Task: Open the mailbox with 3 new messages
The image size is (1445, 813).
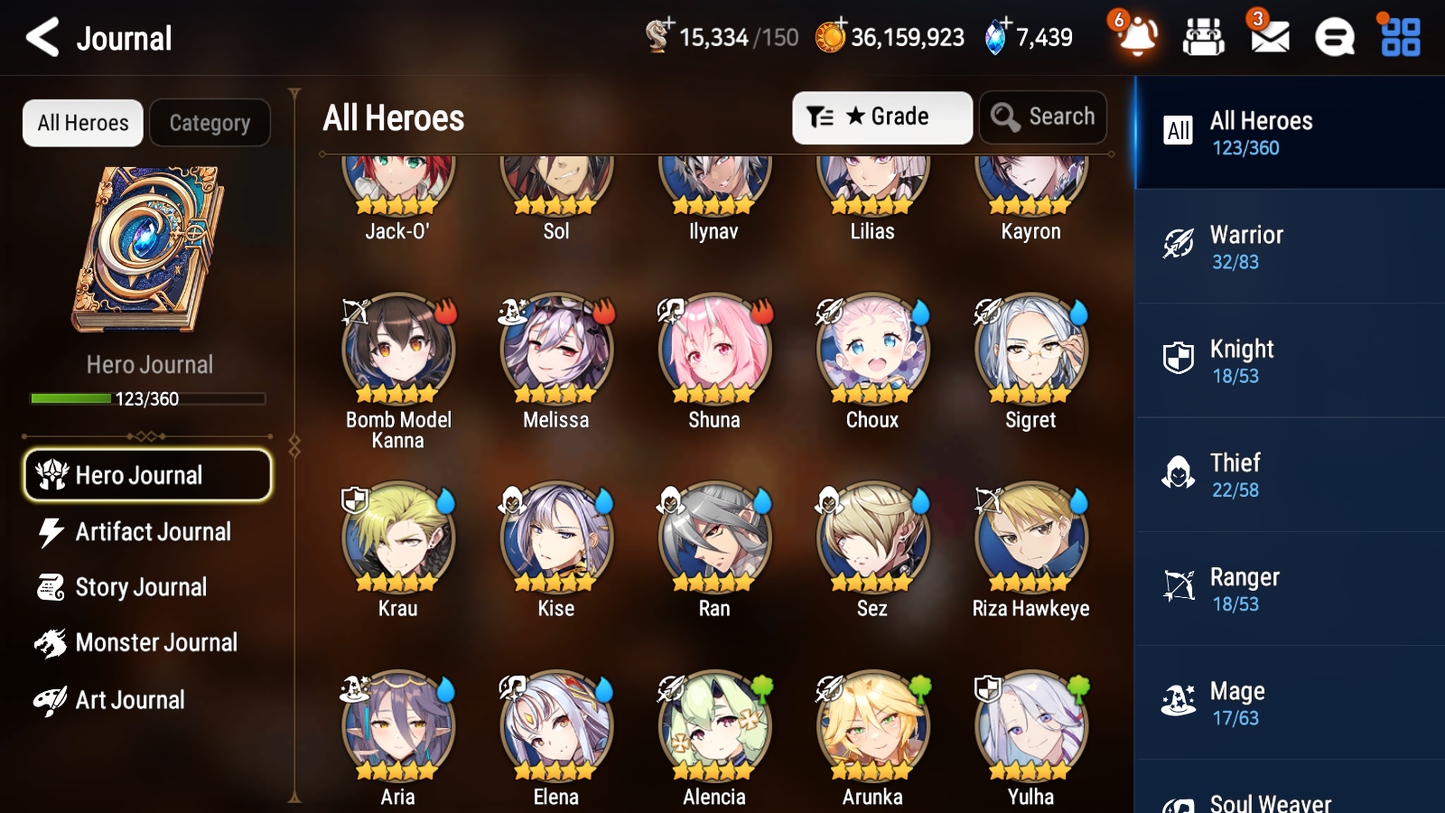Action: coord(1268,36)
